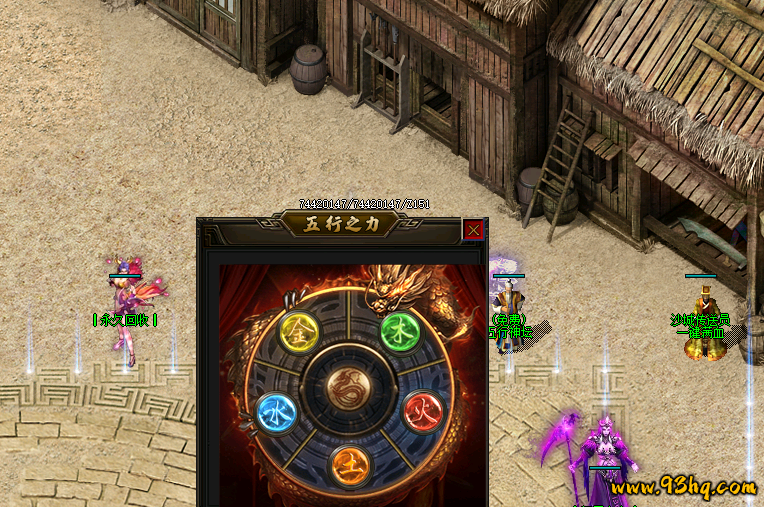
Task: Activate the blue 水 (Water) orb
Action: pos(274,412)
